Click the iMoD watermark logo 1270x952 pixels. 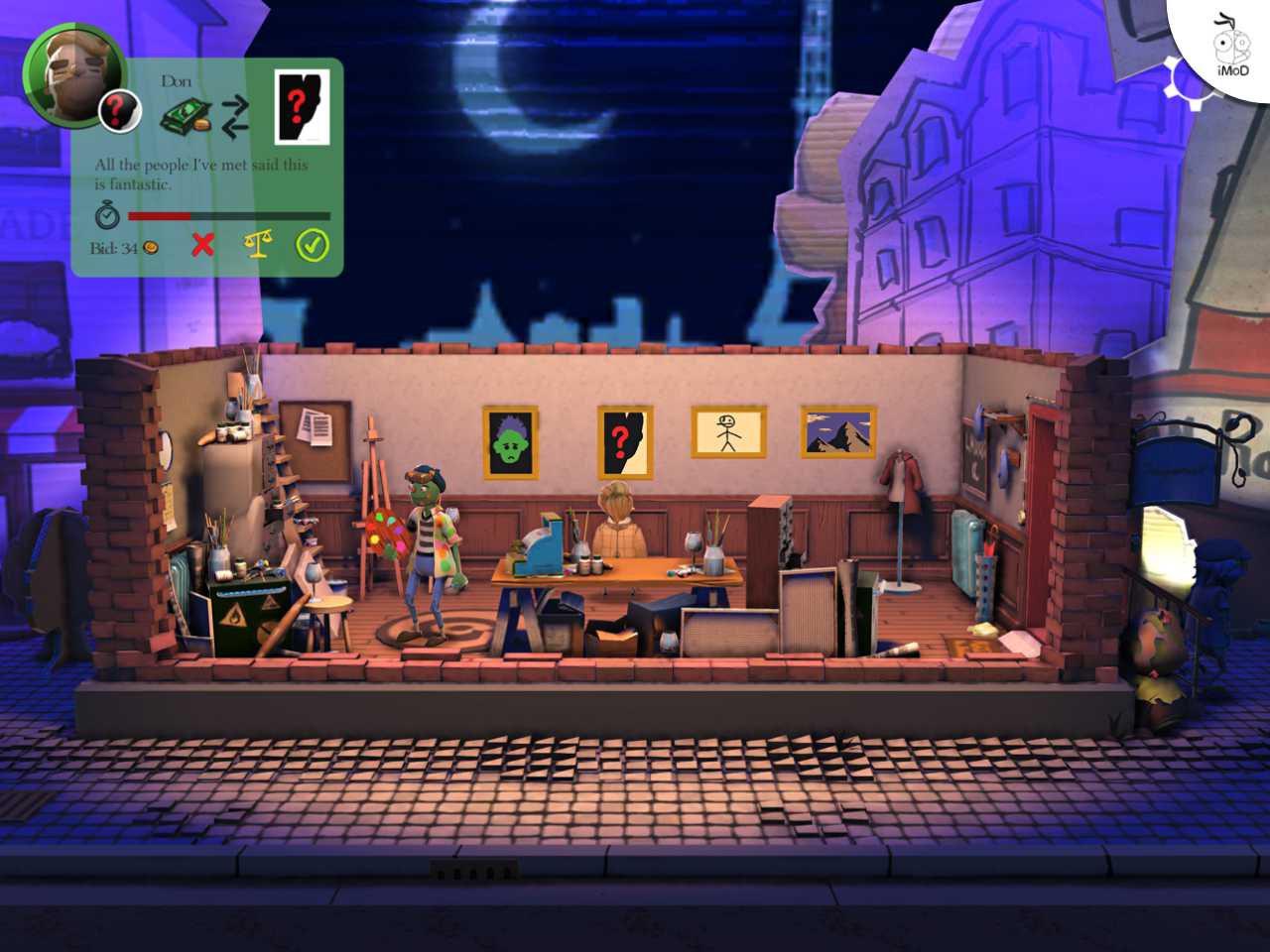click(1230, 46)
